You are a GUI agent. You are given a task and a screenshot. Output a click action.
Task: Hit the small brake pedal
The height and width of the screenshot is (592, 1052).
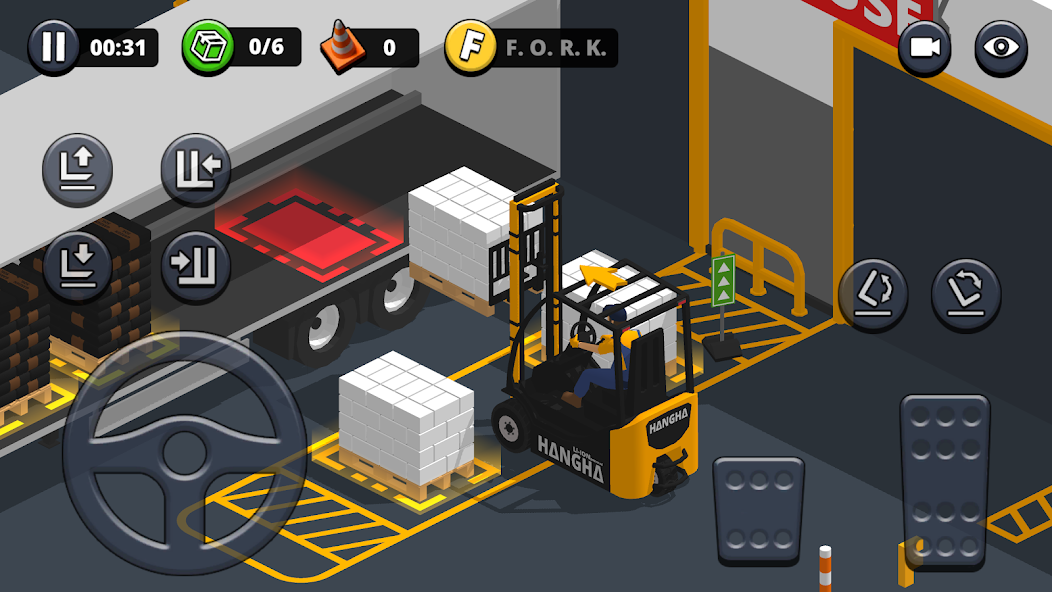click(x=757, y=509)
